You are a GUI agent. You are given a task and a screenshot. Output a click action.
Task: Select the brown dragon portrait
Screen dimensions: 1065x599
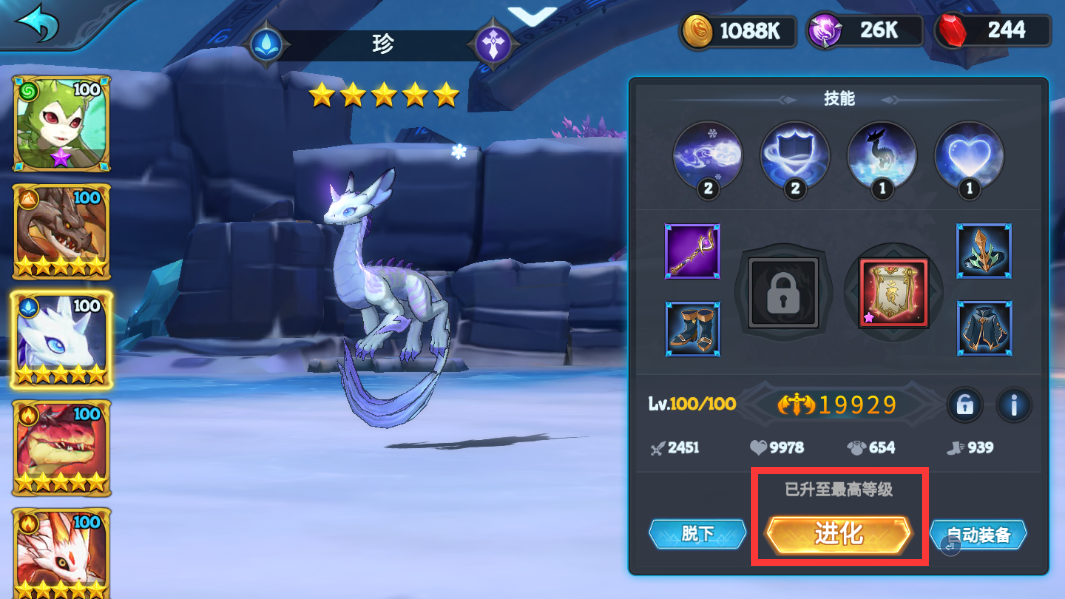pyautogui.click(x=62, y=231)
